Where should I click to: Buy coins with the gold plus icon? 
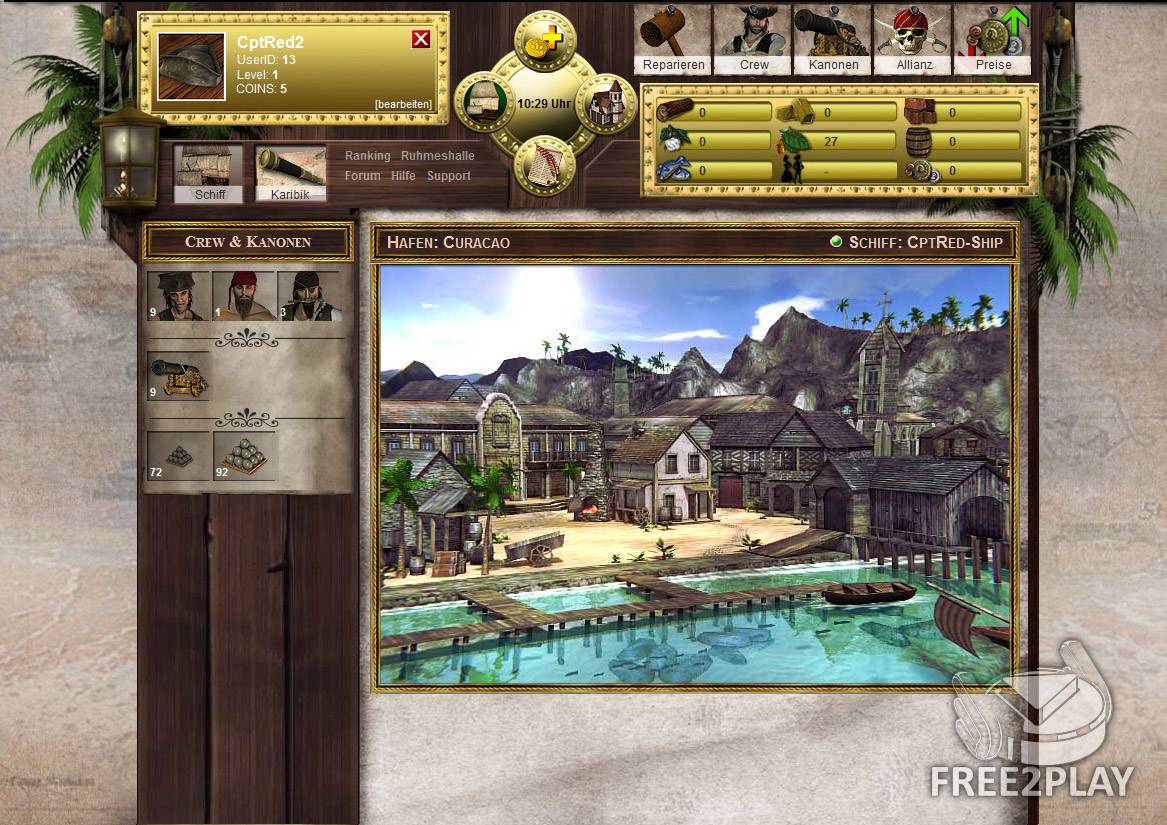[545, 39]
